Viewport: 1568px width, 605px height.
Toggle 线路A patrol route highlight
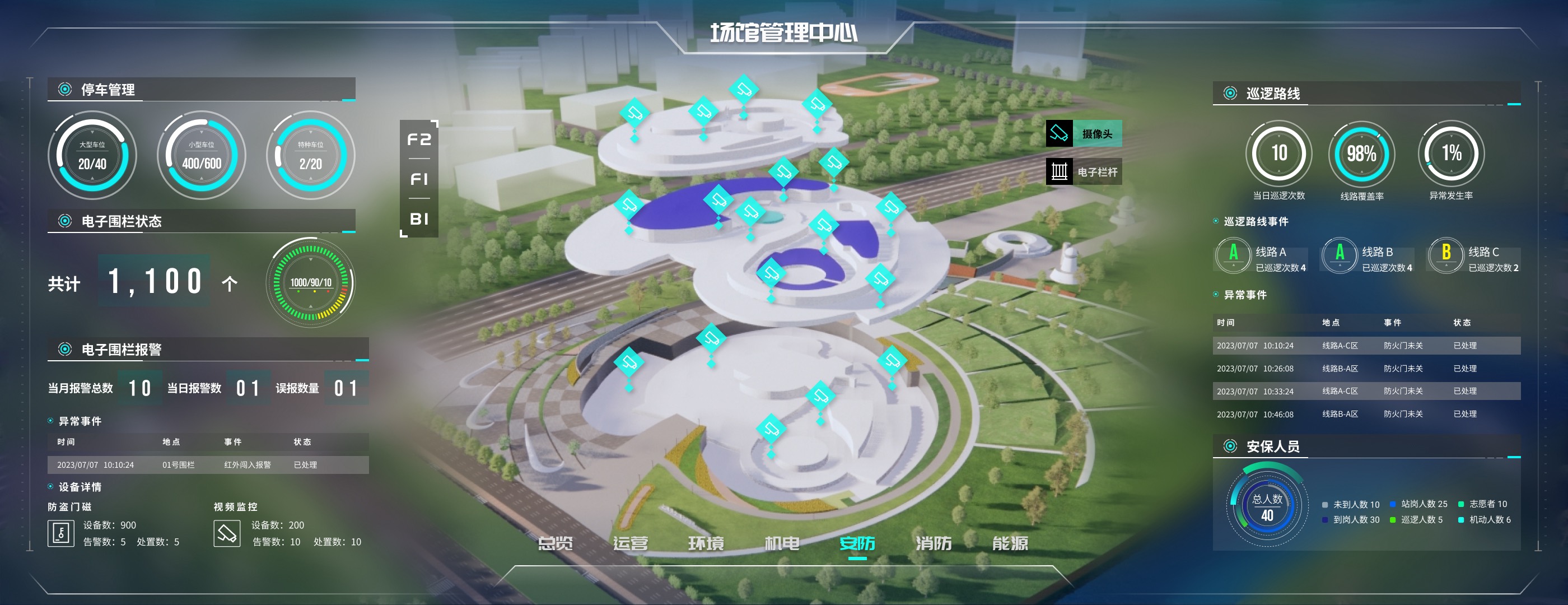(1234, 255)
